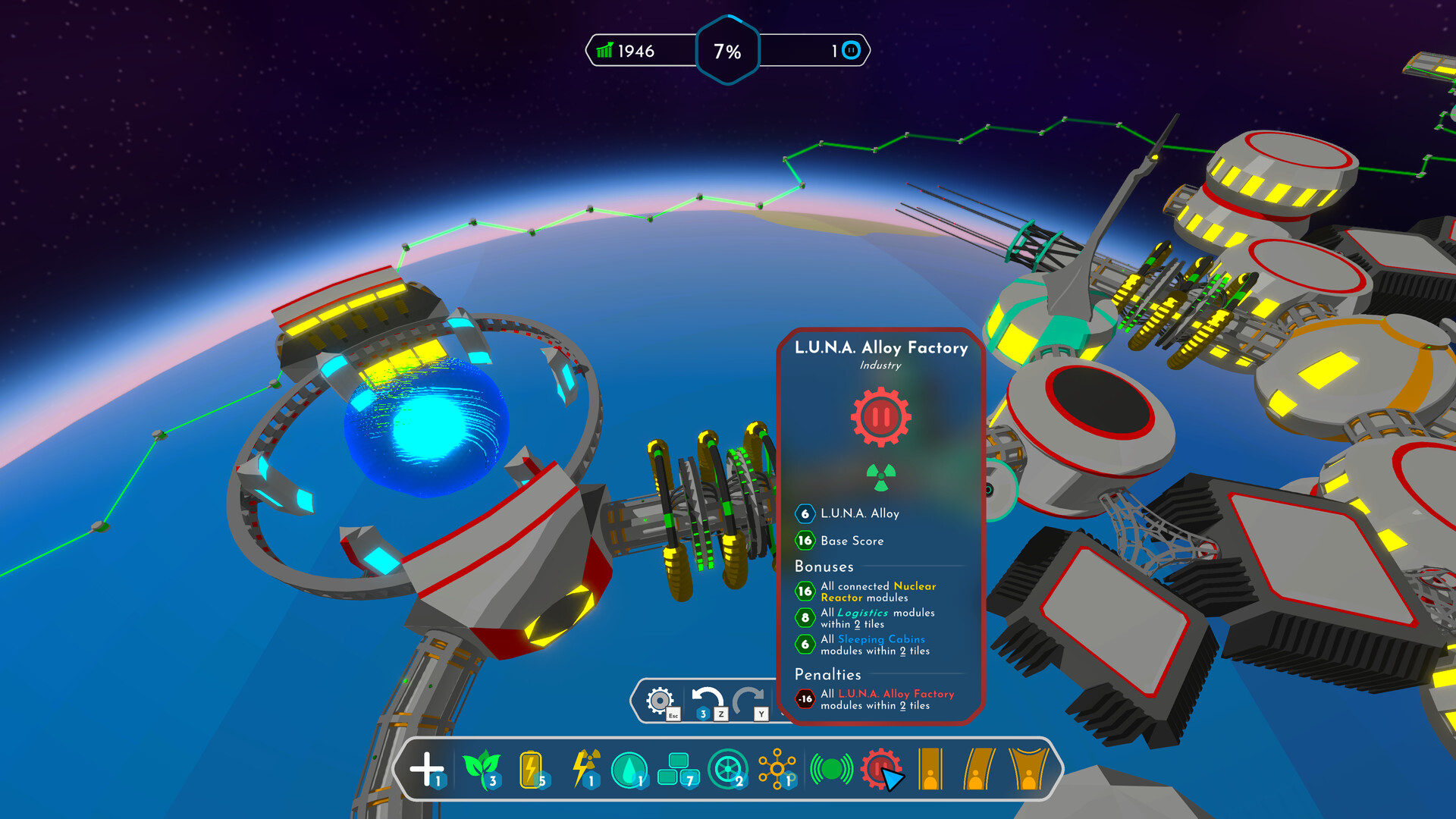1456x819 pixels.
Task: Pick the yellow battery module
Action: (531, 768)
